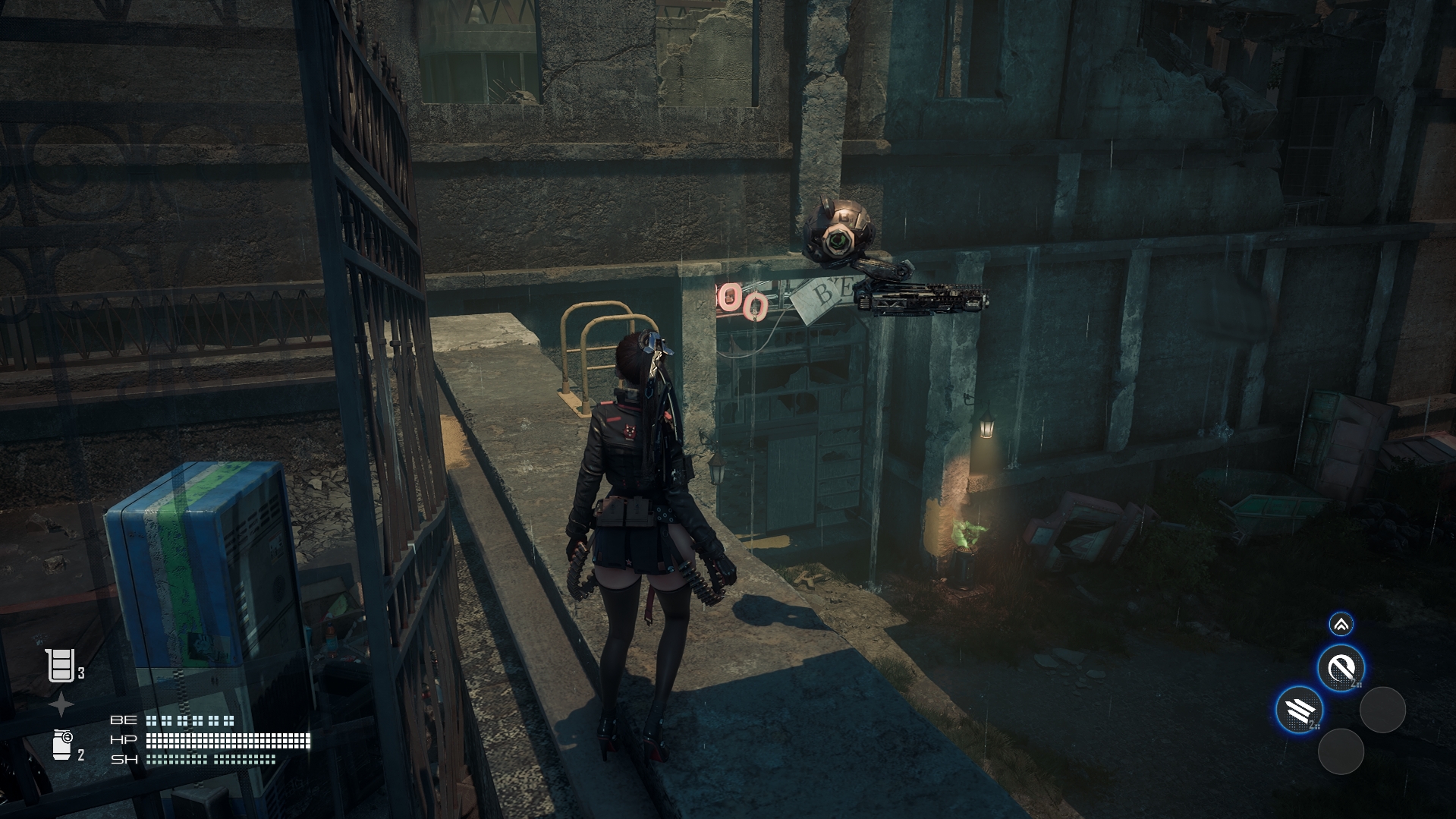Activate the double chevron up skill
This screenshot has width=1456, height=819.
[x=1341, y=625]
